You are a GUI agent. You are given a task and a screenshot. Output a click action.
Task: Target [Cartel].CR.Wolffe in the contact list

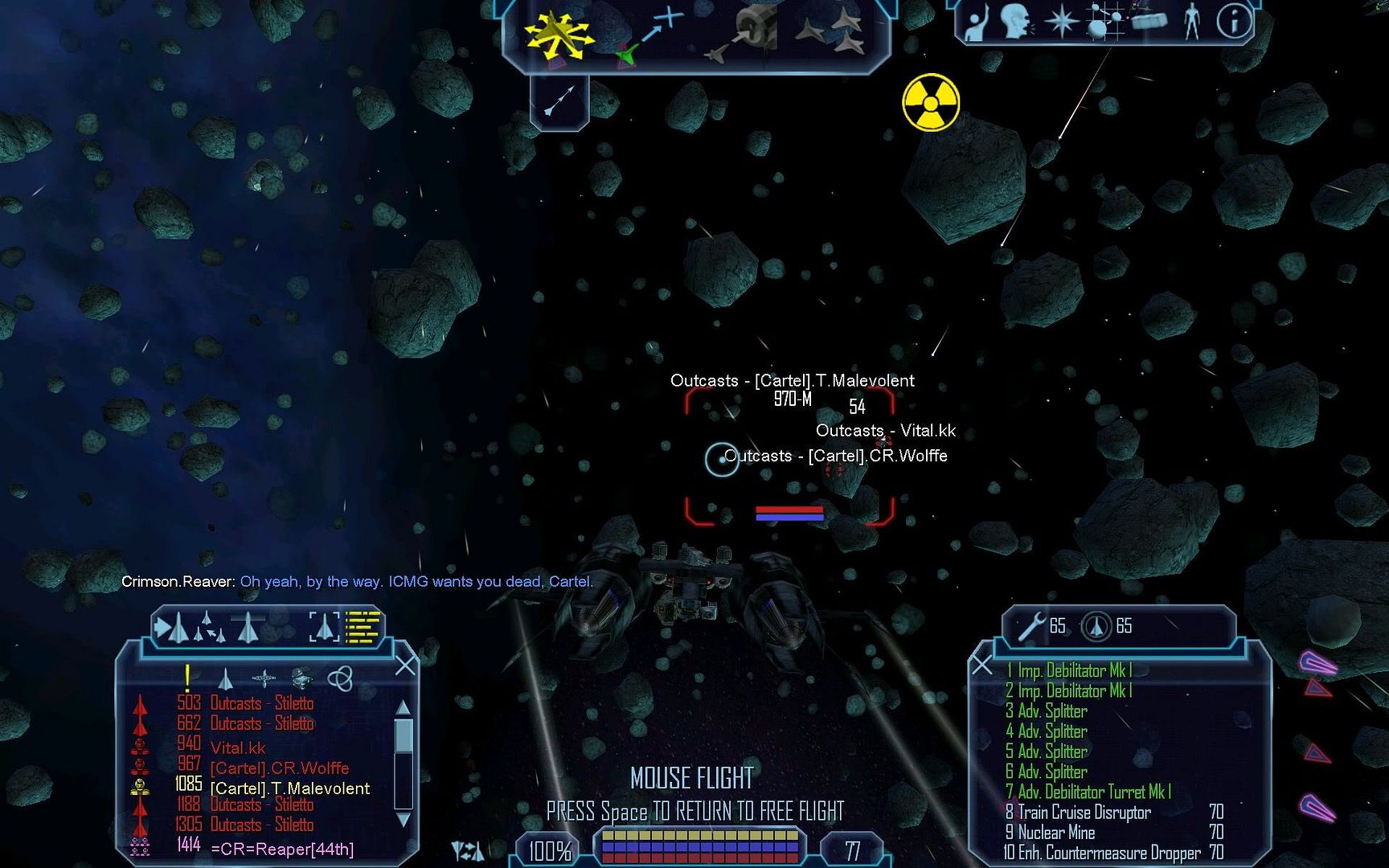click(x=279, y=768)
